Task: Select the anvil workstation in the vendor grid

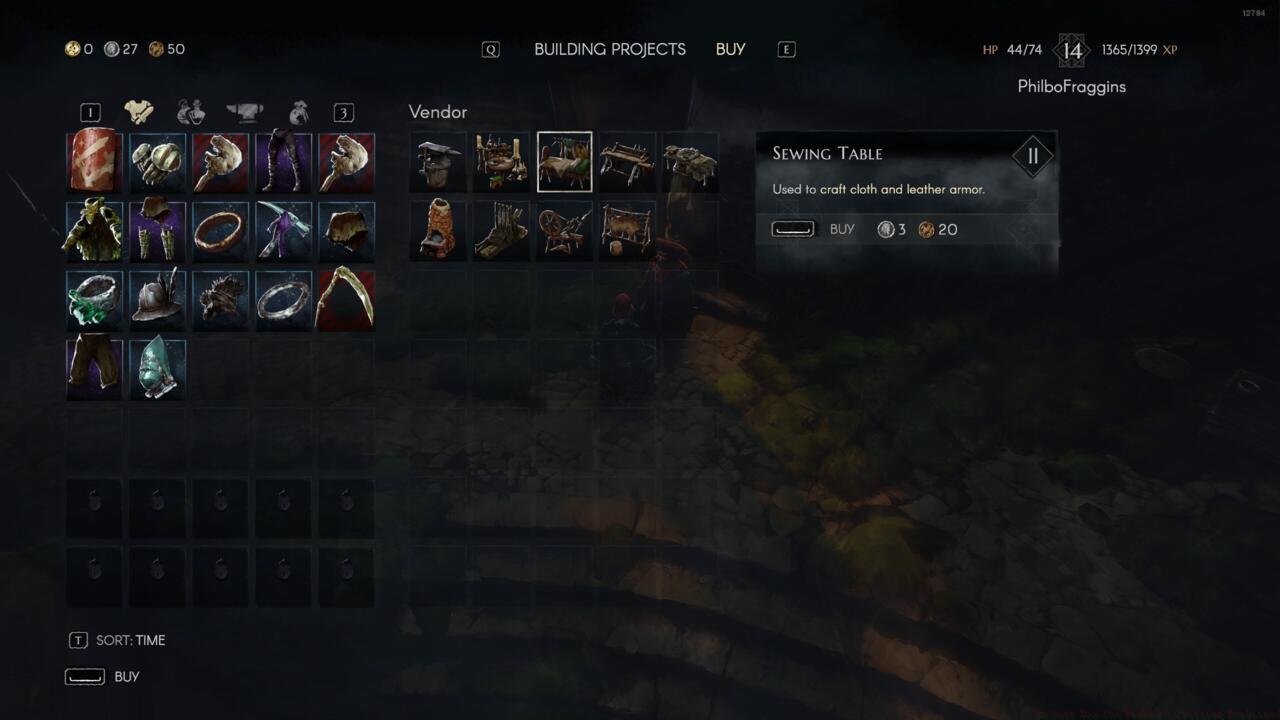Action: tap(437, 160)
